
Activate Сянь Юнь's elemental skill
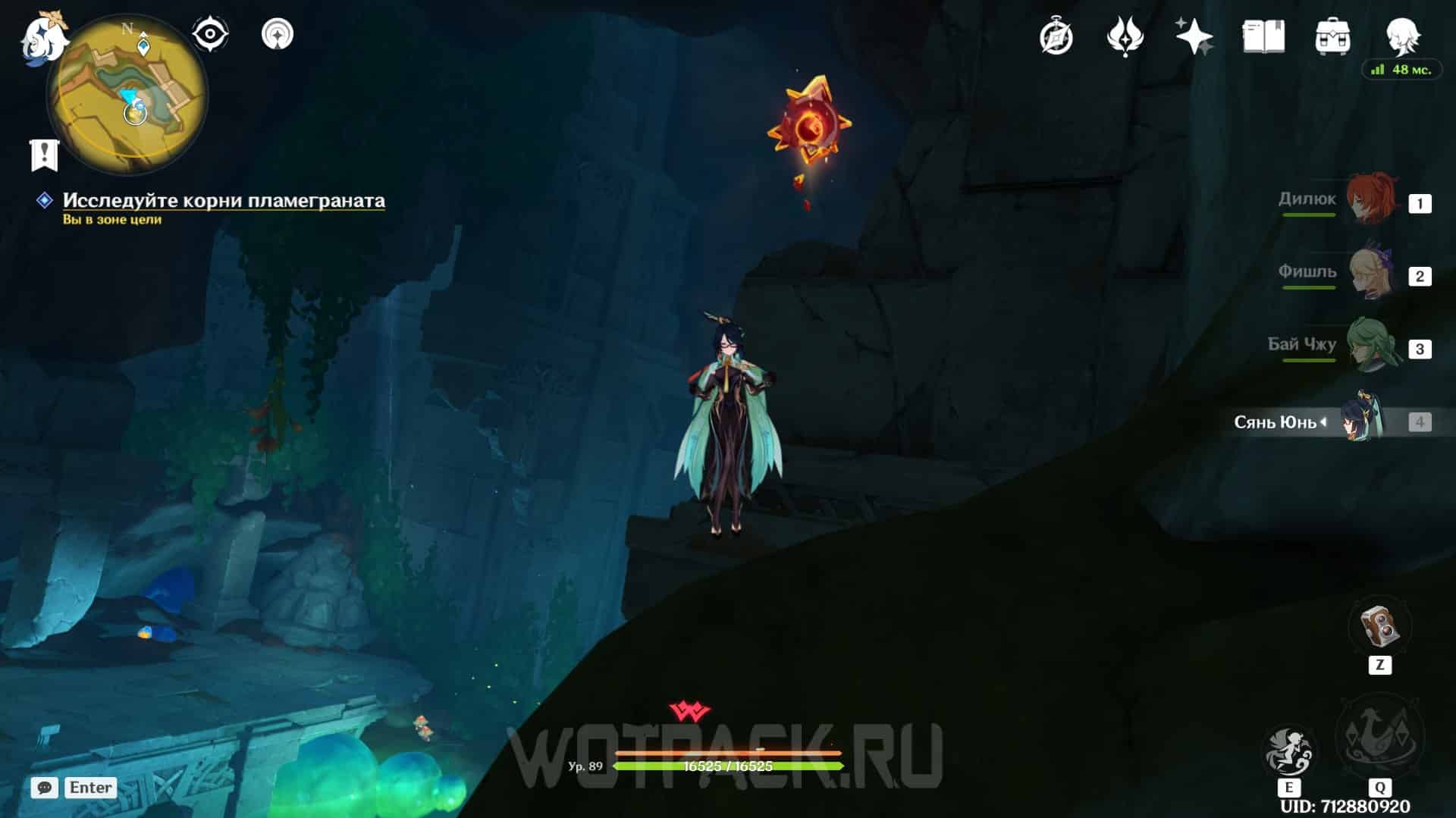(x=1288, y=751)
